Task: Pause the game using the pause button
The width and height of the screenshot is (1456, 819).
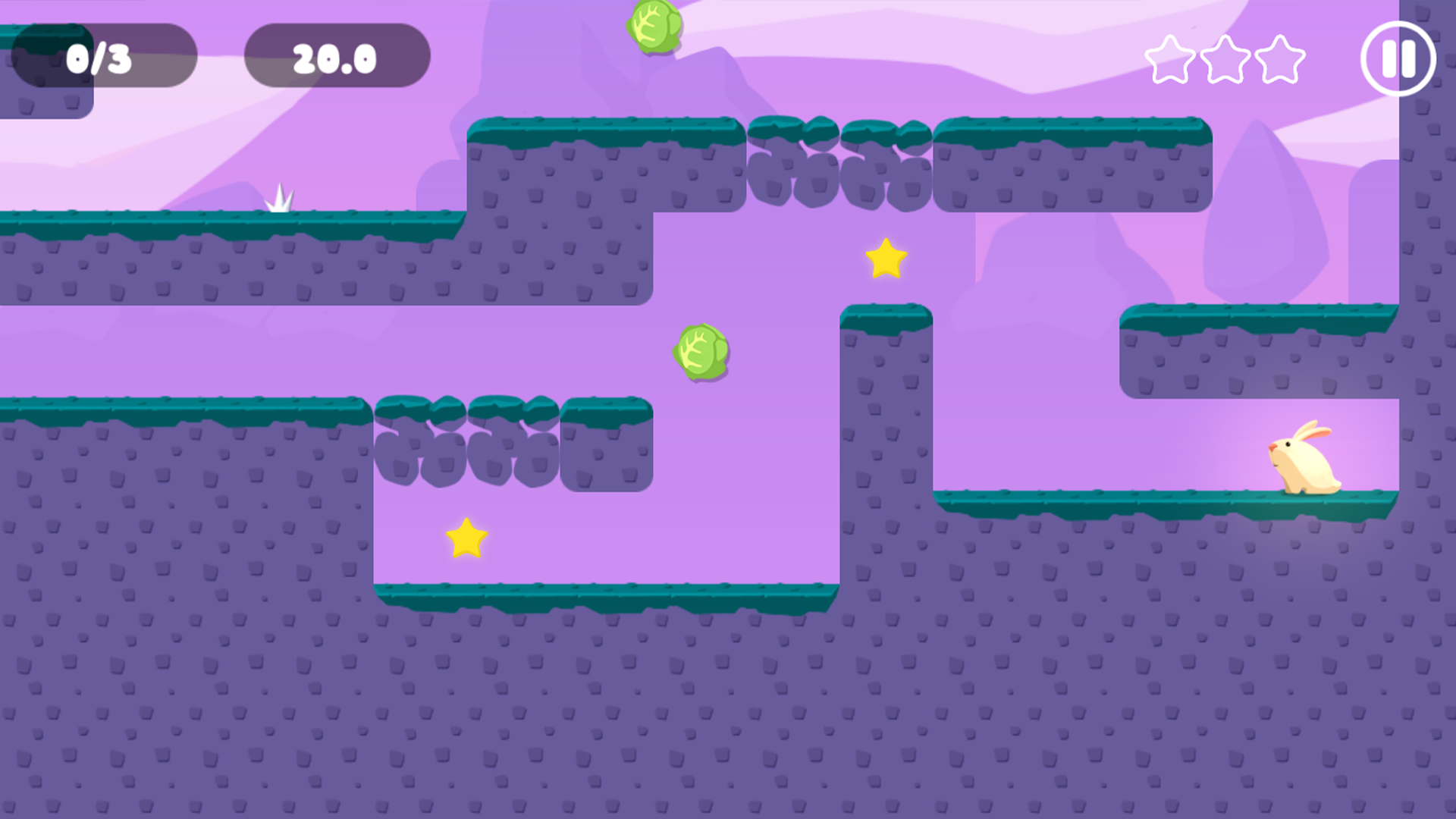Action: [1399, 61]
